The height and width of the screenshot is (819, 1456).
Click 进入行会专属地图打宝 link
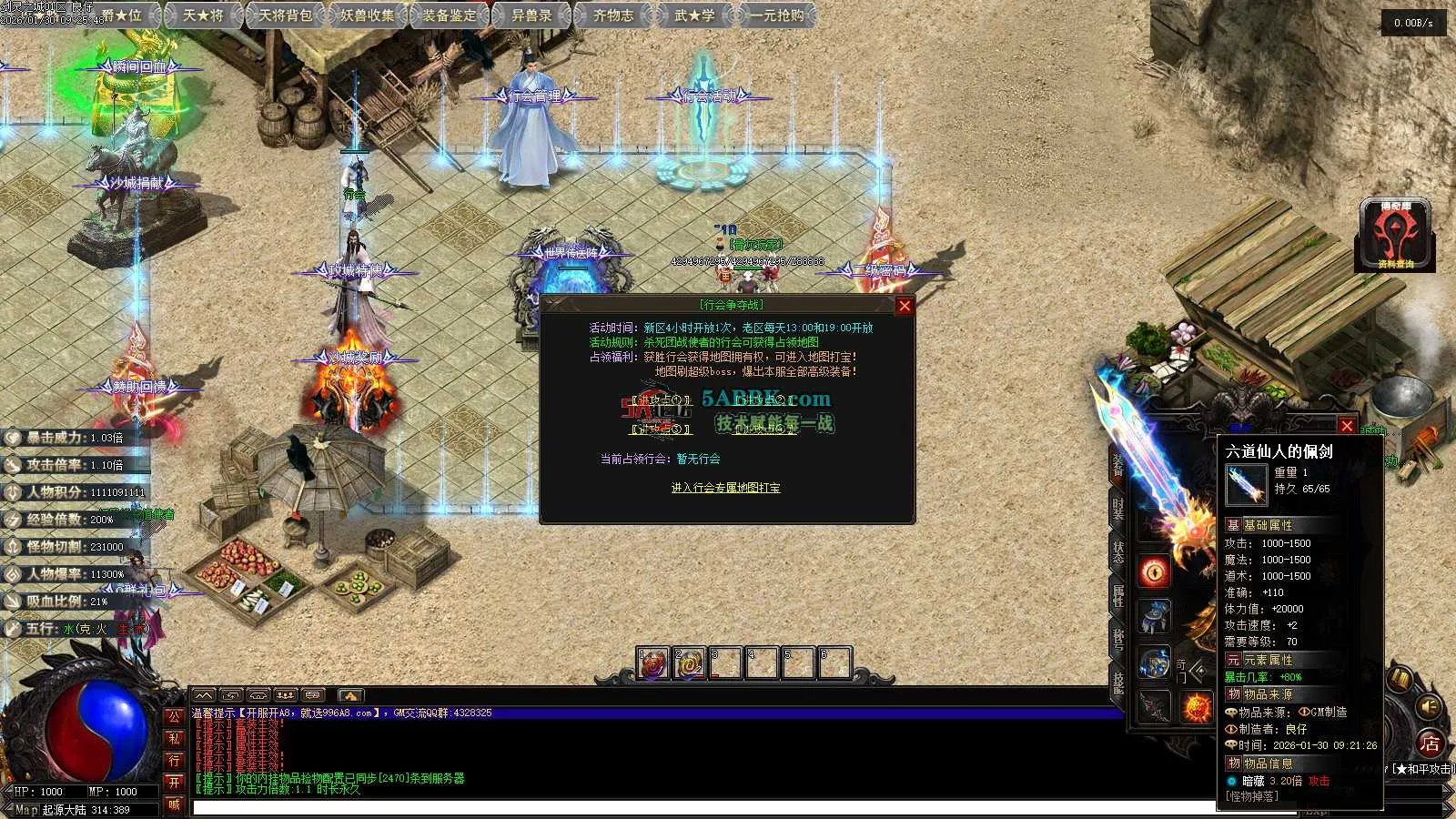[x=725, y=489]
